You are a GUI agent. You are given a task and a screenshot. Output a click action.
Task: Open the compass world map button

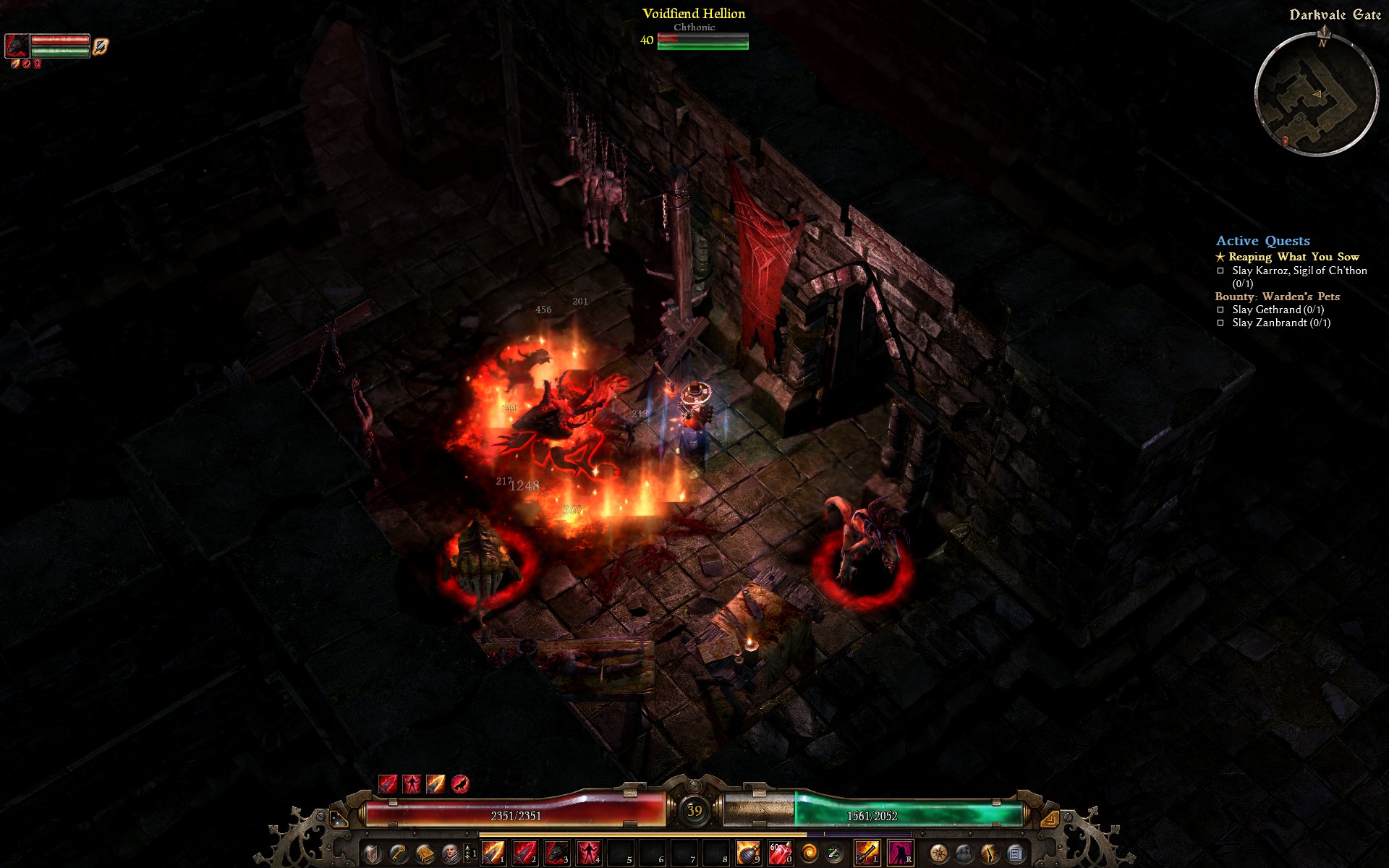938,854
